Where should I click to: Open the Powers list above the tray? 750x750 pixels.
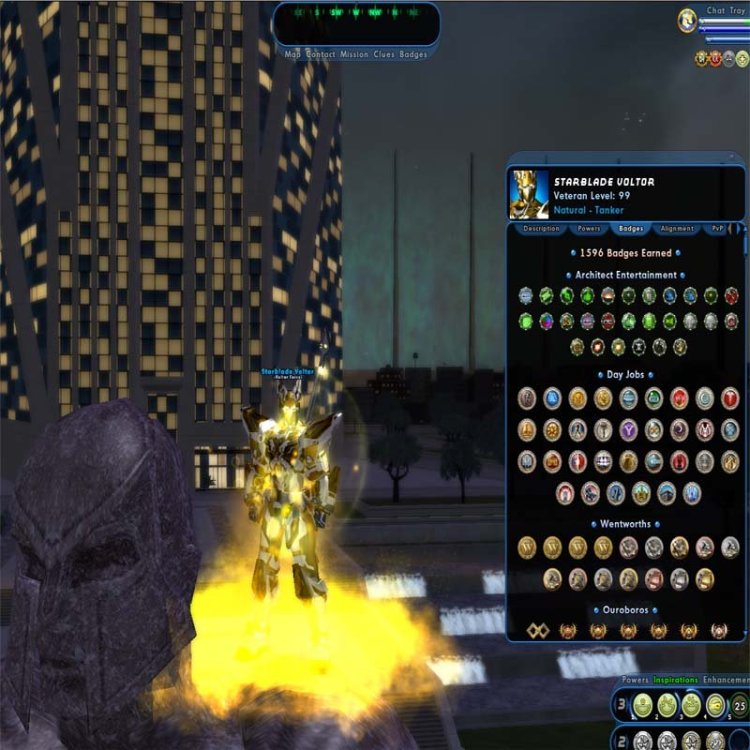coord(636,680)
